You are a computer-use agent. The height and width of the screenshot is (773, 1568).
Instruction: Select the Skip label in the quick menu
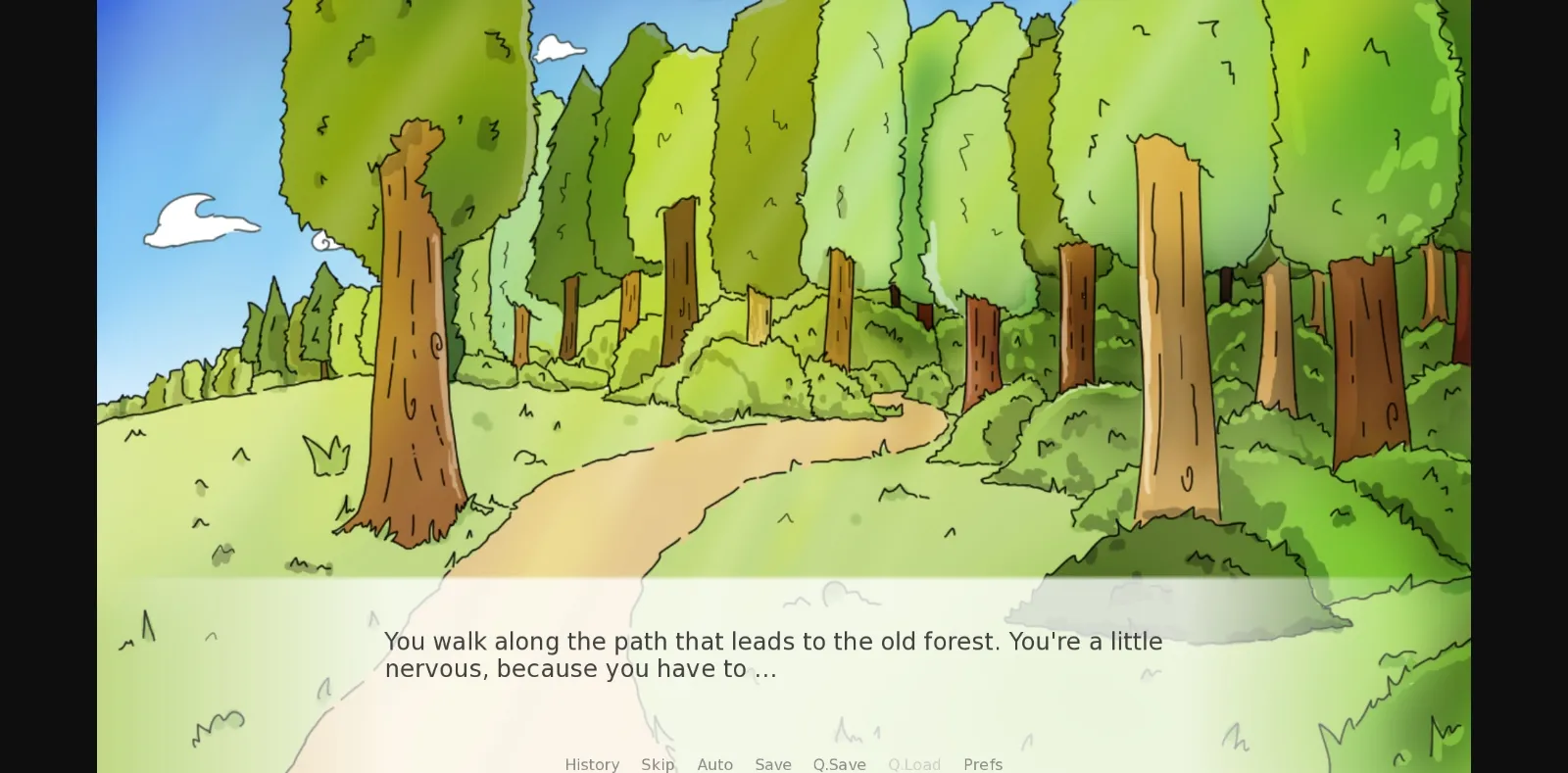[658, 764]
